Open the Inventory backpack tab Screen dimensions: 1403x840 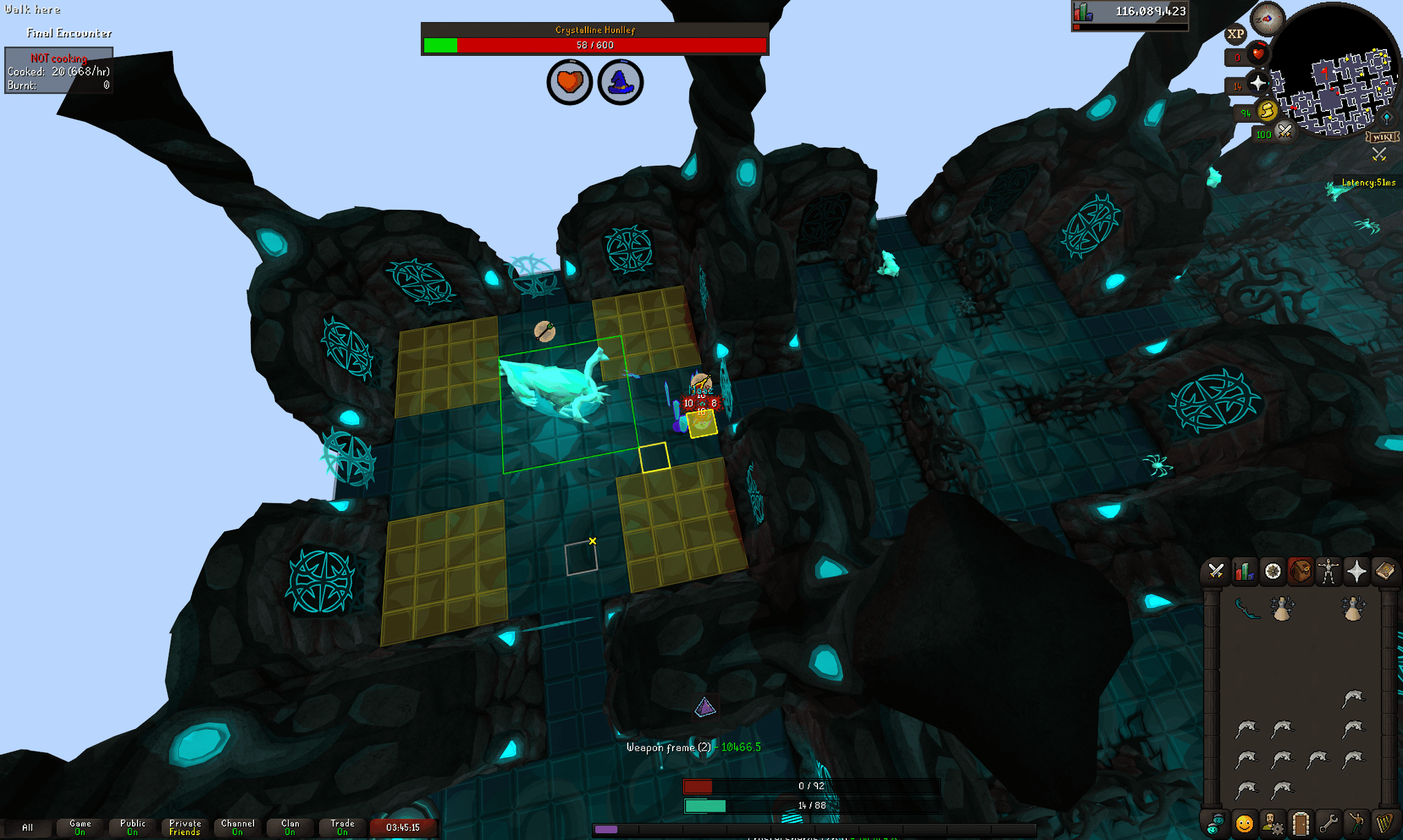click(1301, 571)
